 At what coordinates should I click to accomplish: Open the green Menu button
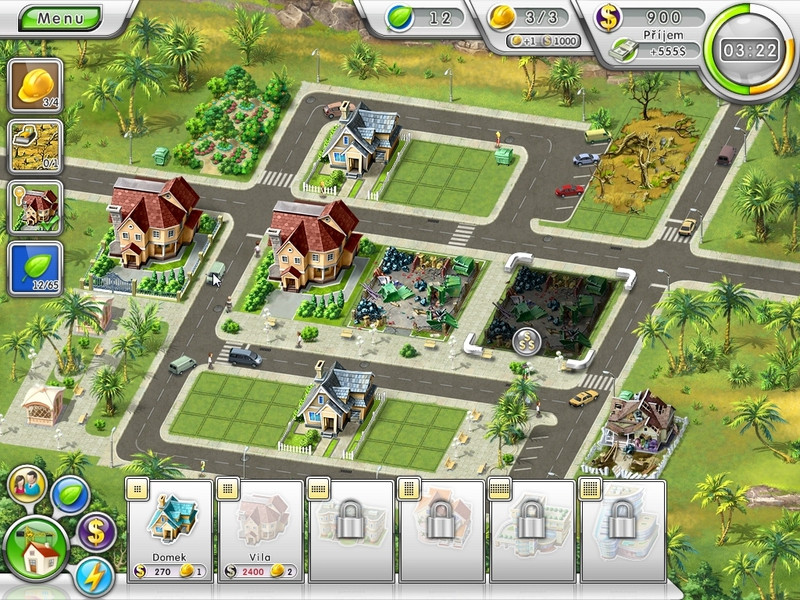(x=59, y=18)
